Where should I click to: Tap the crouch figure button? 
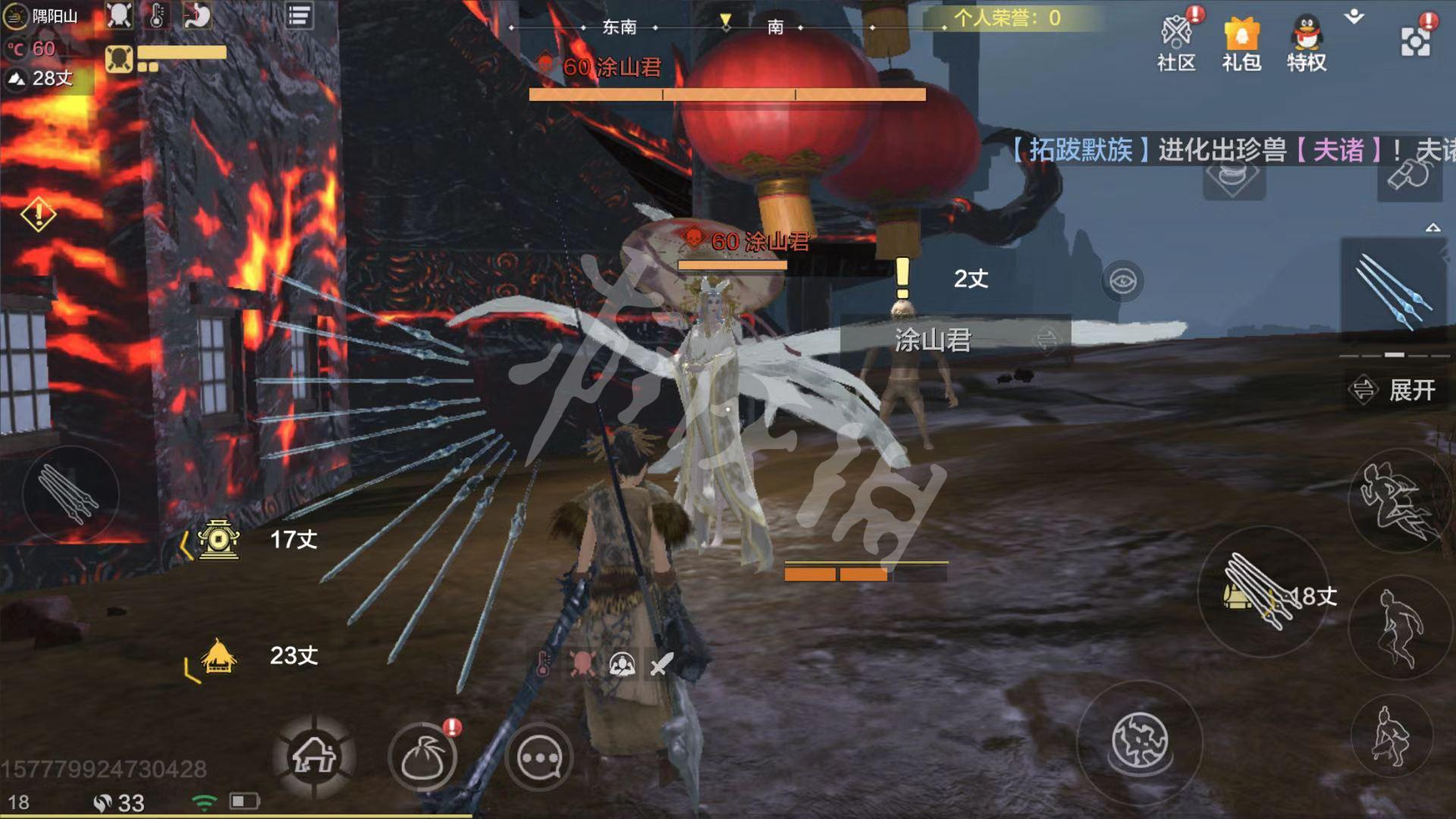(1392, 734)
